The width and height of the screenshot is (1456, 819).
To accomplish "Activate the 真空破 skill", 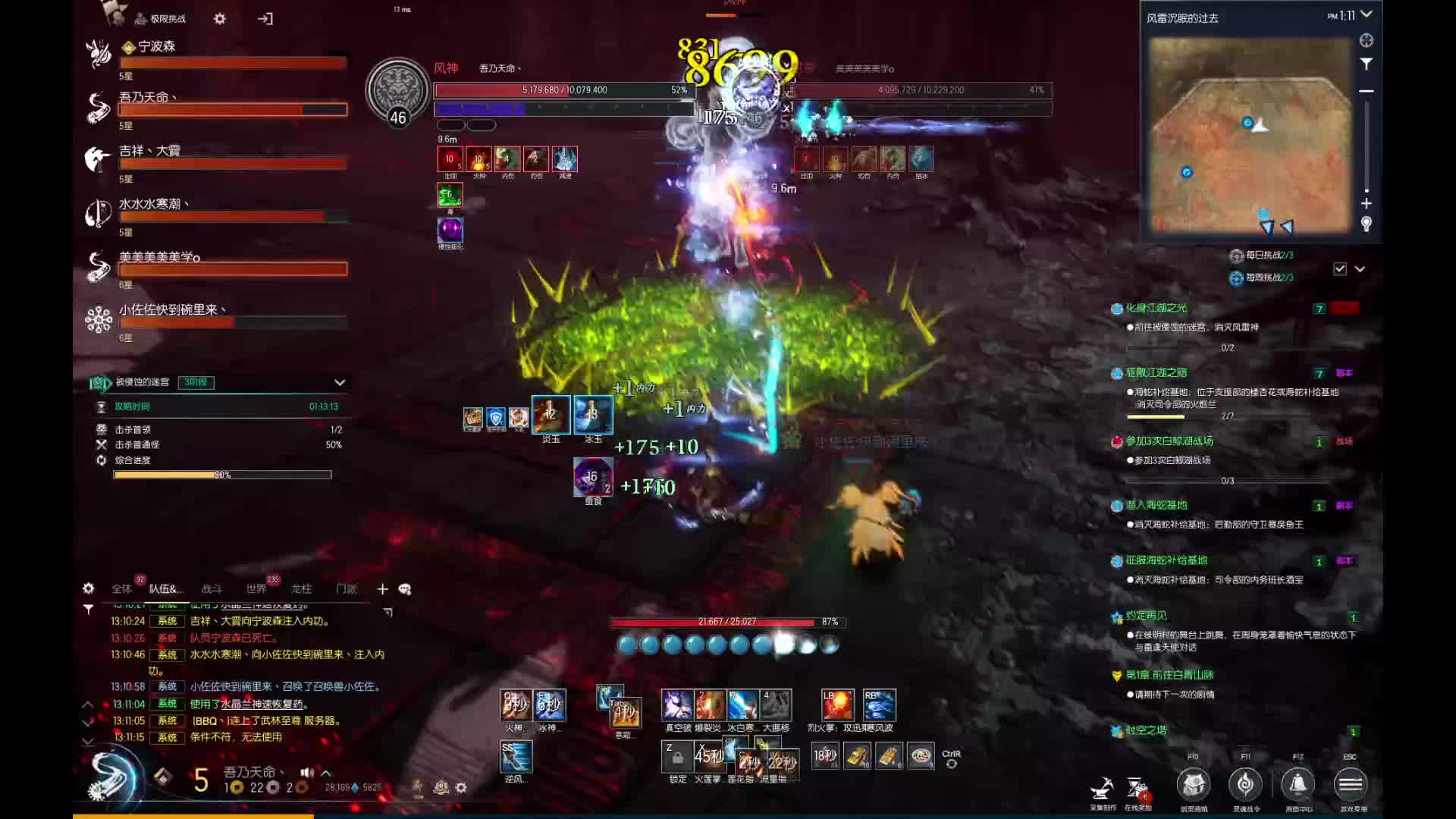I will [x=677, y=705].
